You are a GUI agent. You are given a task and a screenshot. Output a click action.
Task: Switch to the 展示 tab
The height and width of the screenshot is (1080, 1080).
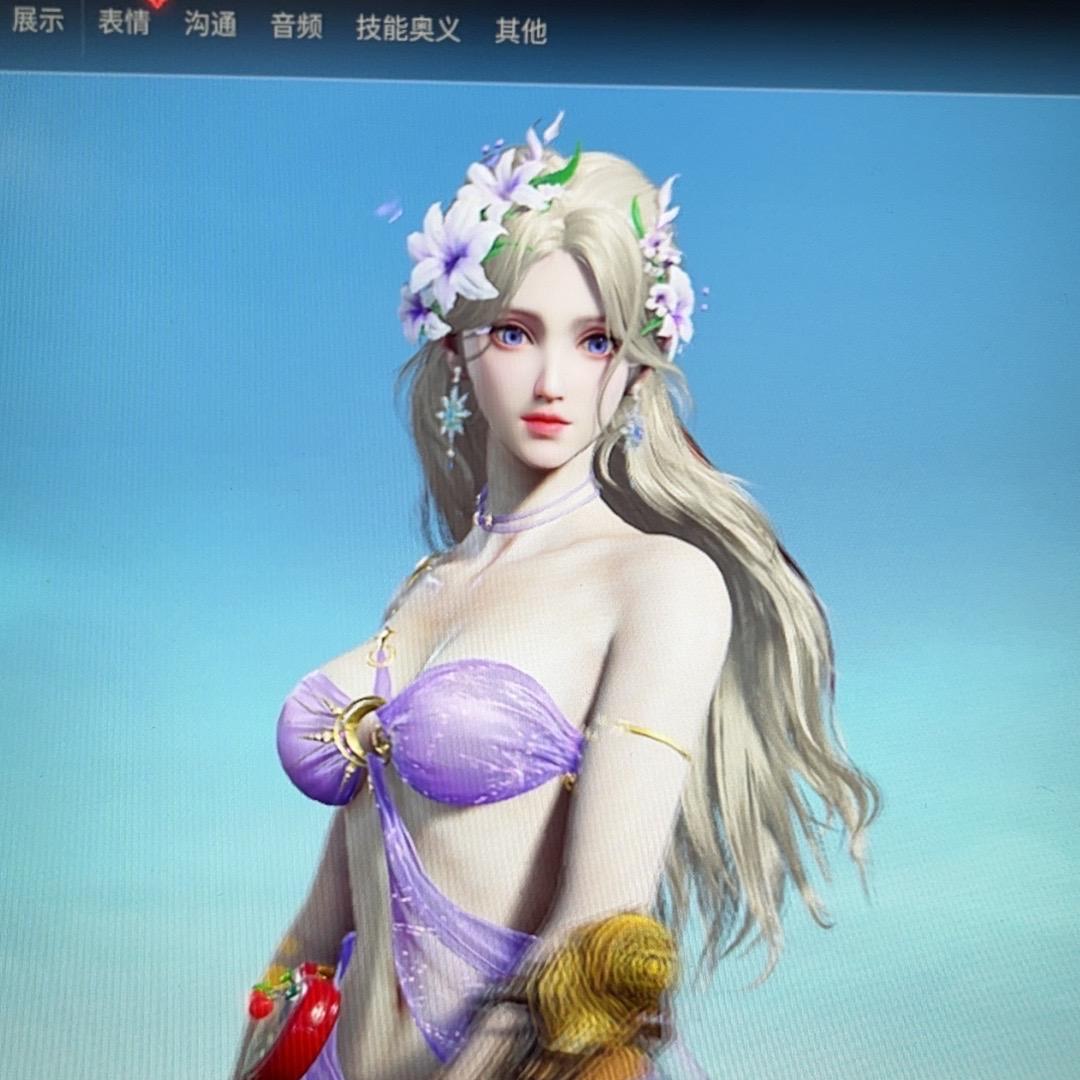pyautogui.click(x=38, y=21)
